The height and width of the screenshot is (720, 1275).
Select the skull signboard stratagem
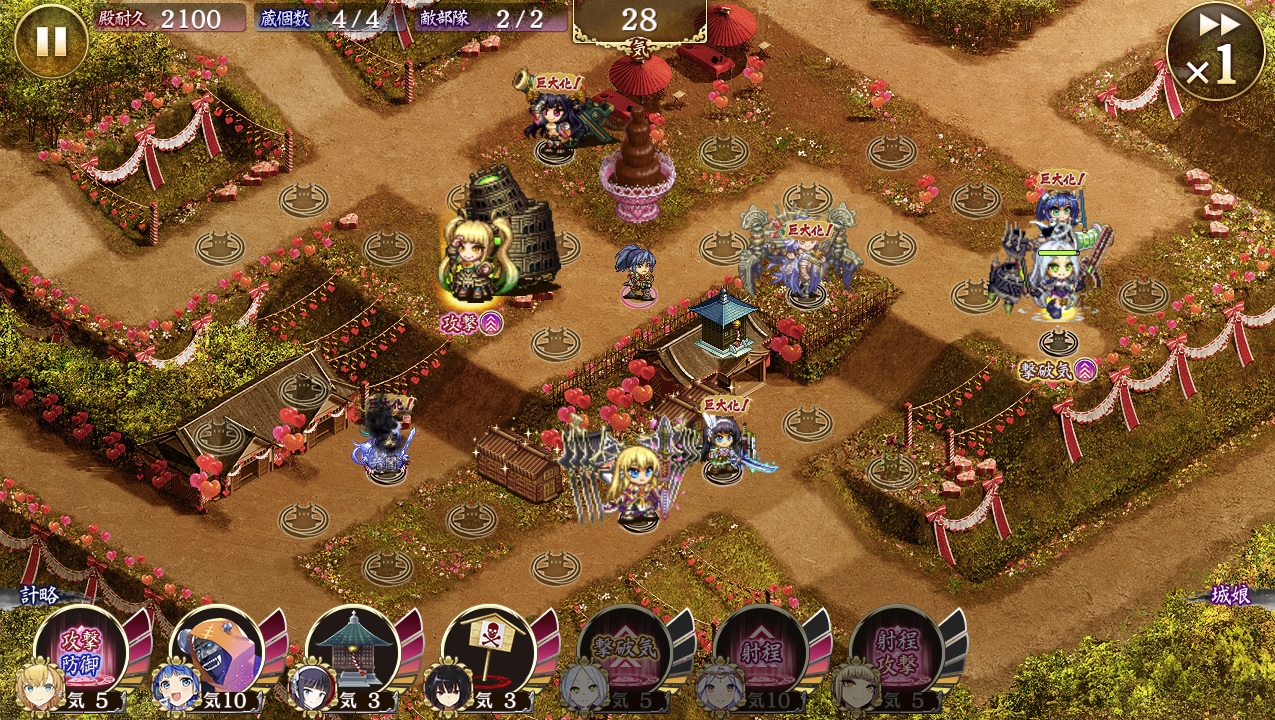tap(488, 653)
